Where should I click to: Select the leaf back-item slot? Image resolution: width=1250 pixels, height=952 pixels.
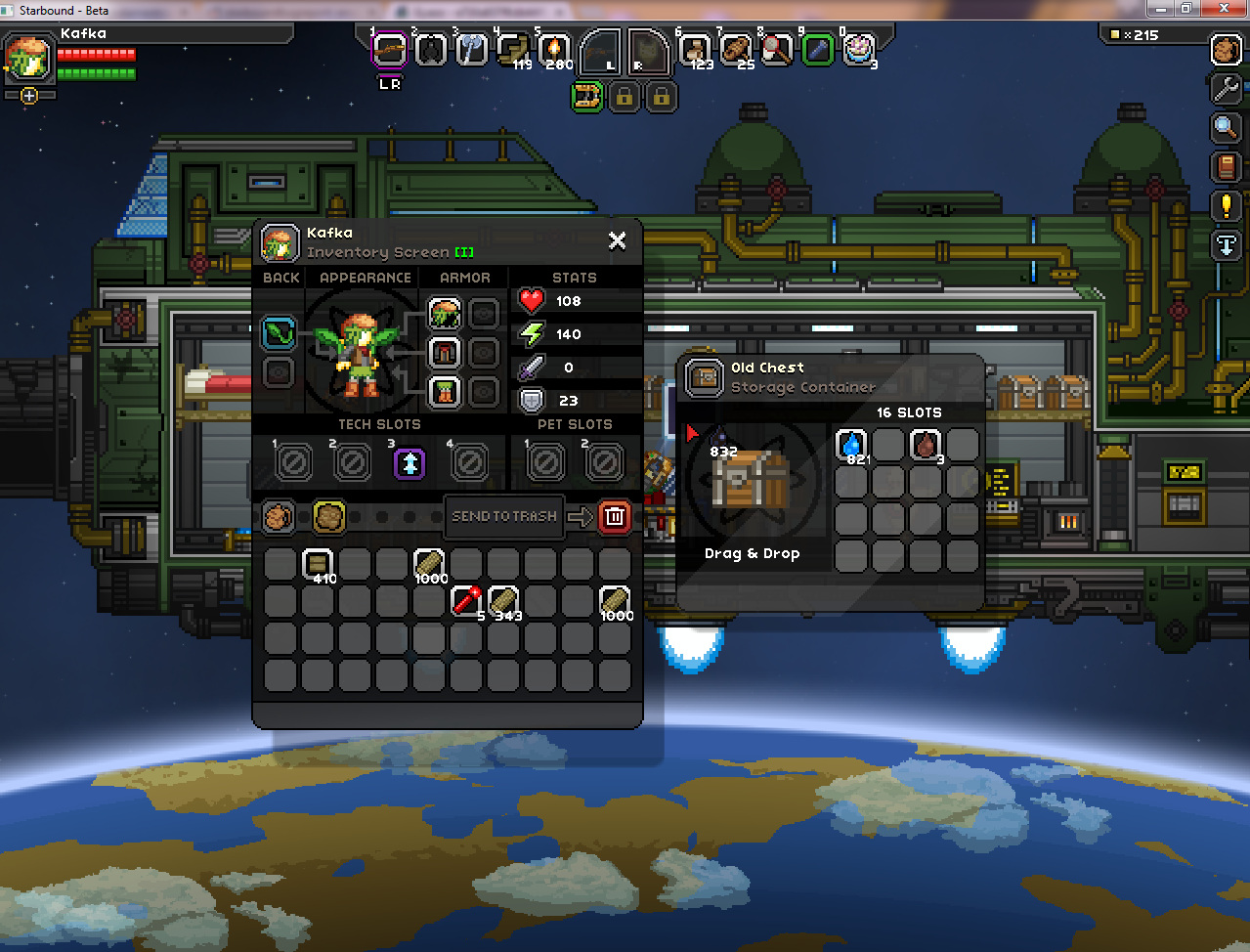[x=279, y=333]
